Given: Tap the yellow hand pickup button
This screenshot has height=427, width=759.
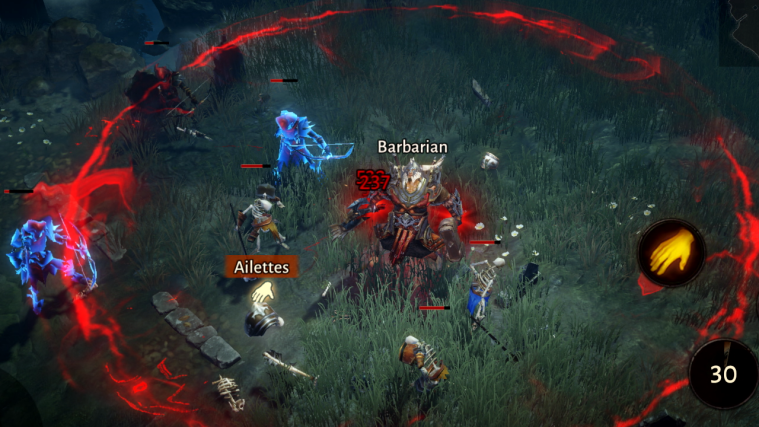Looking at the screenshot, I should point(671,254).
